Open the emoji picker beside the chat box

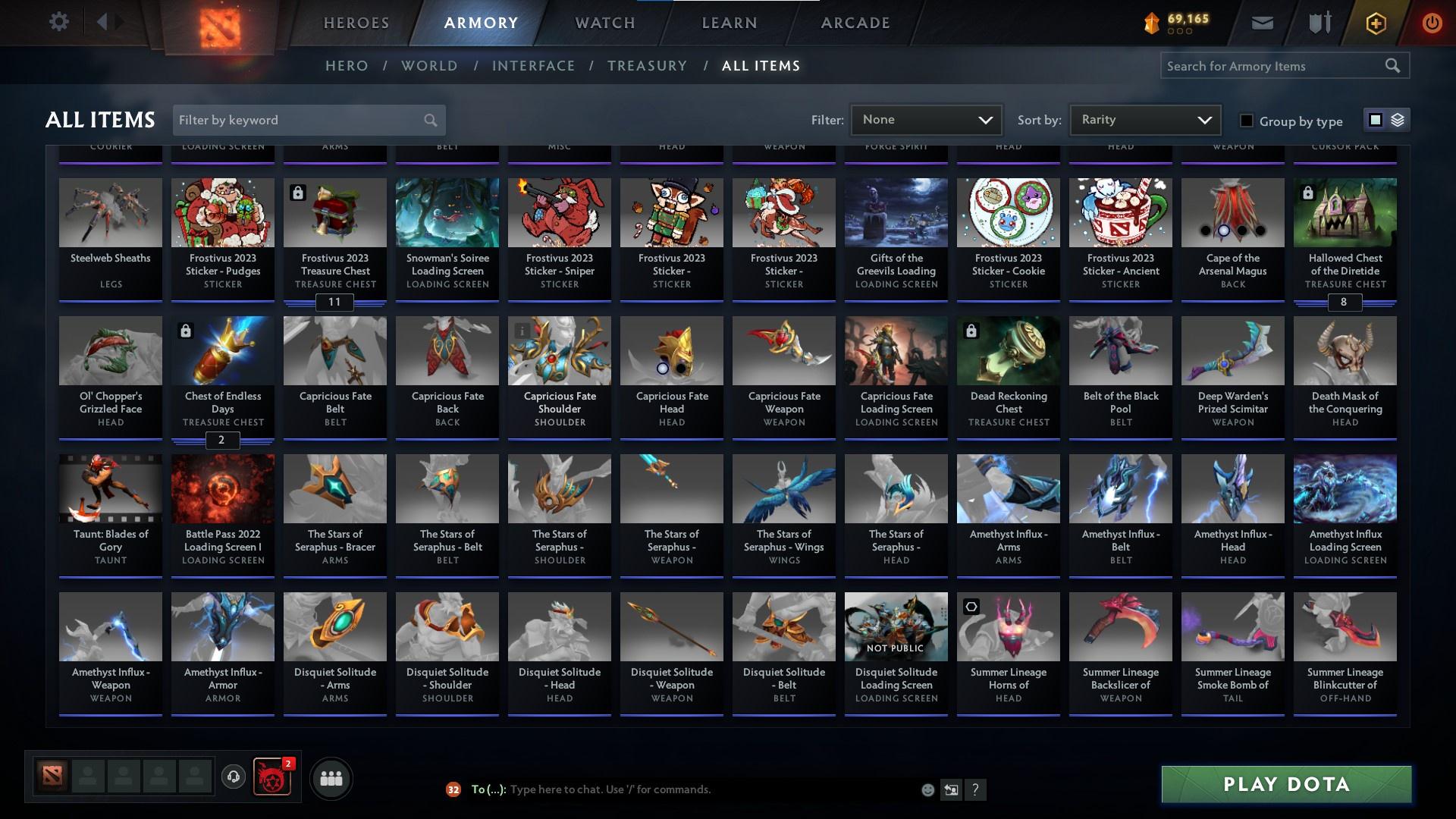tap(927, 789)
